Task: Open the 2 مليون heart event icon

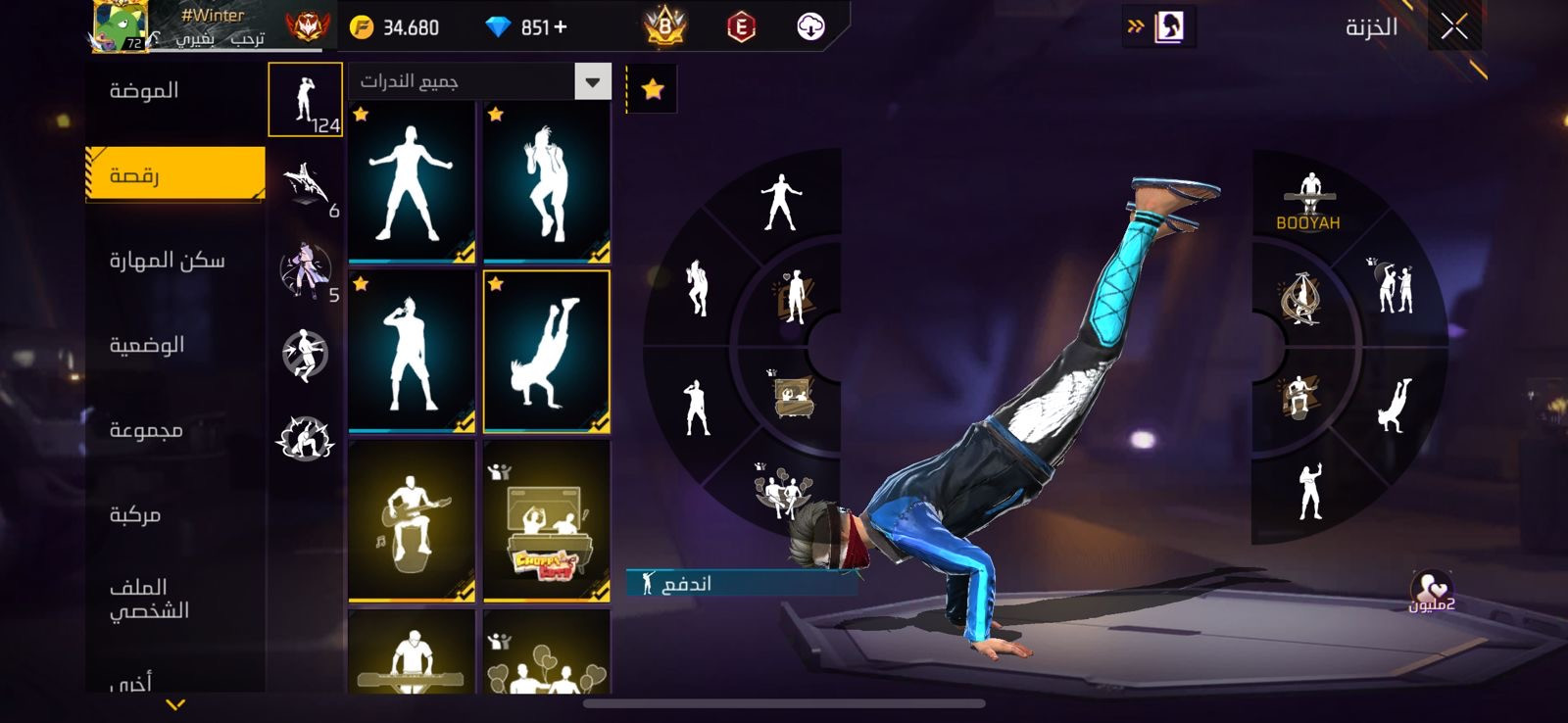Action: (1432, 592)
